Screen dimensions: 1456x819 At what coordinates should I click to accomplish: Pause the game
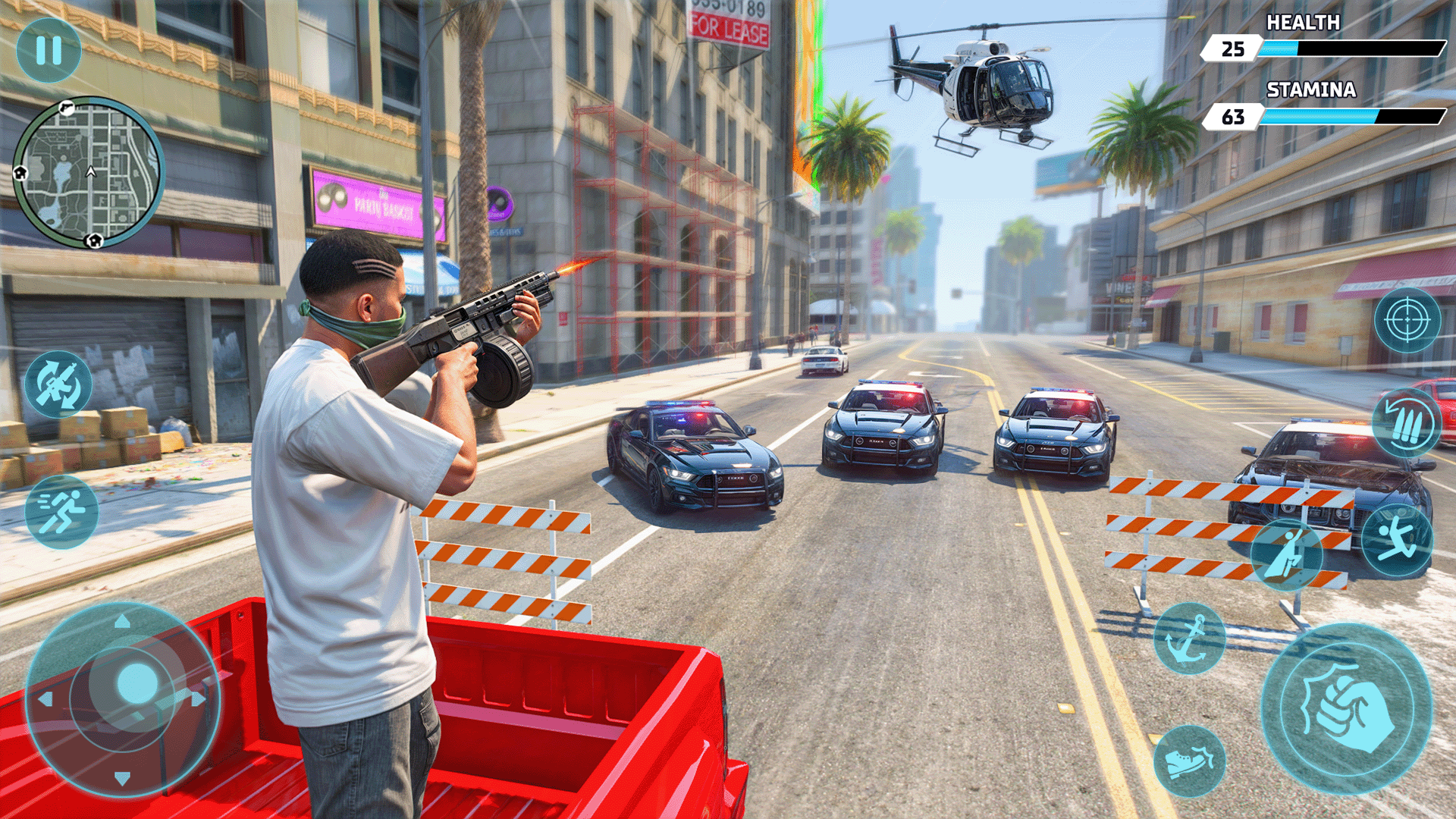point(49,49)
